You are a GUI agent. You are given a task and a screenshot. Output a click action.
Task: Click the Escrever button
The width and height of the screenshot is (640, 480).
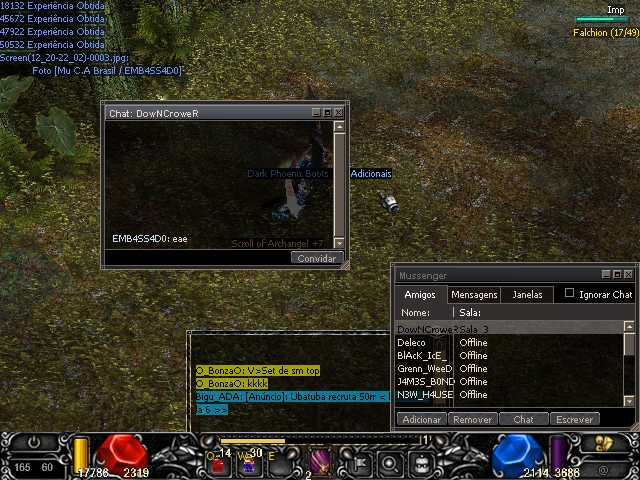574,419
